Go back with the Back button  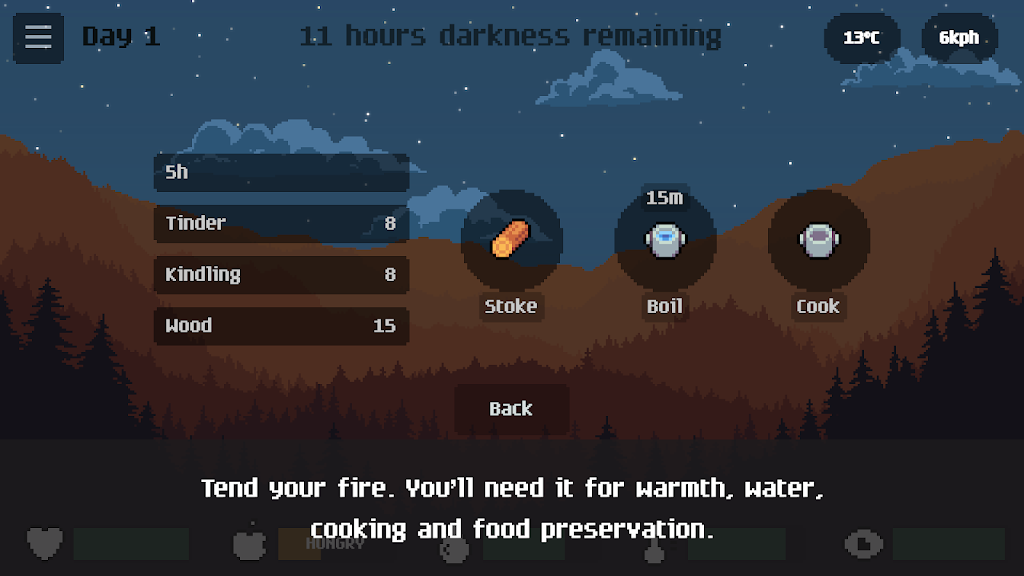pos(511,409)
